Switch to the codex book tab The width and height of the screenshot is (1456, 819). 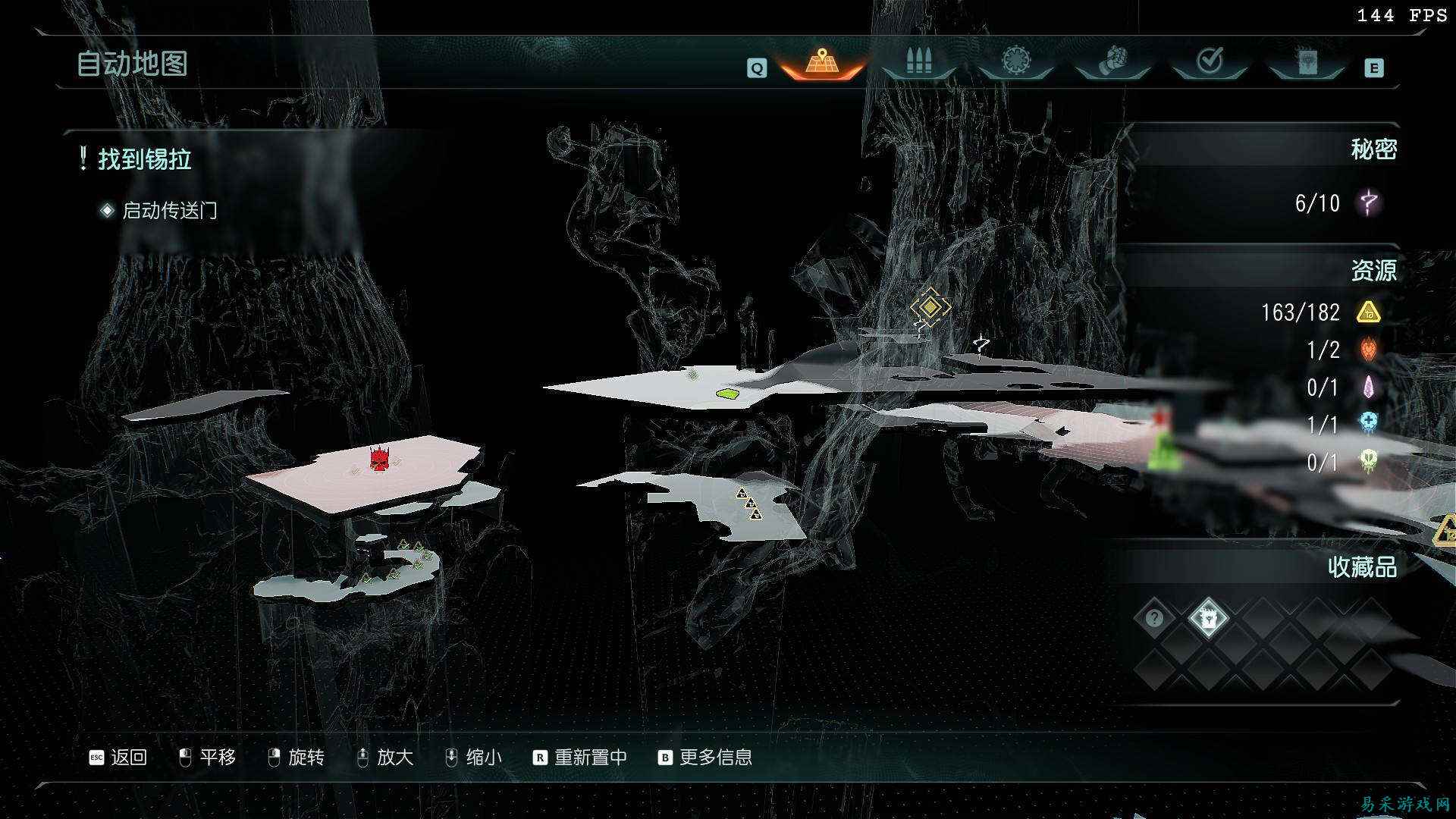pyautogui.click(x=1307, y=62)
